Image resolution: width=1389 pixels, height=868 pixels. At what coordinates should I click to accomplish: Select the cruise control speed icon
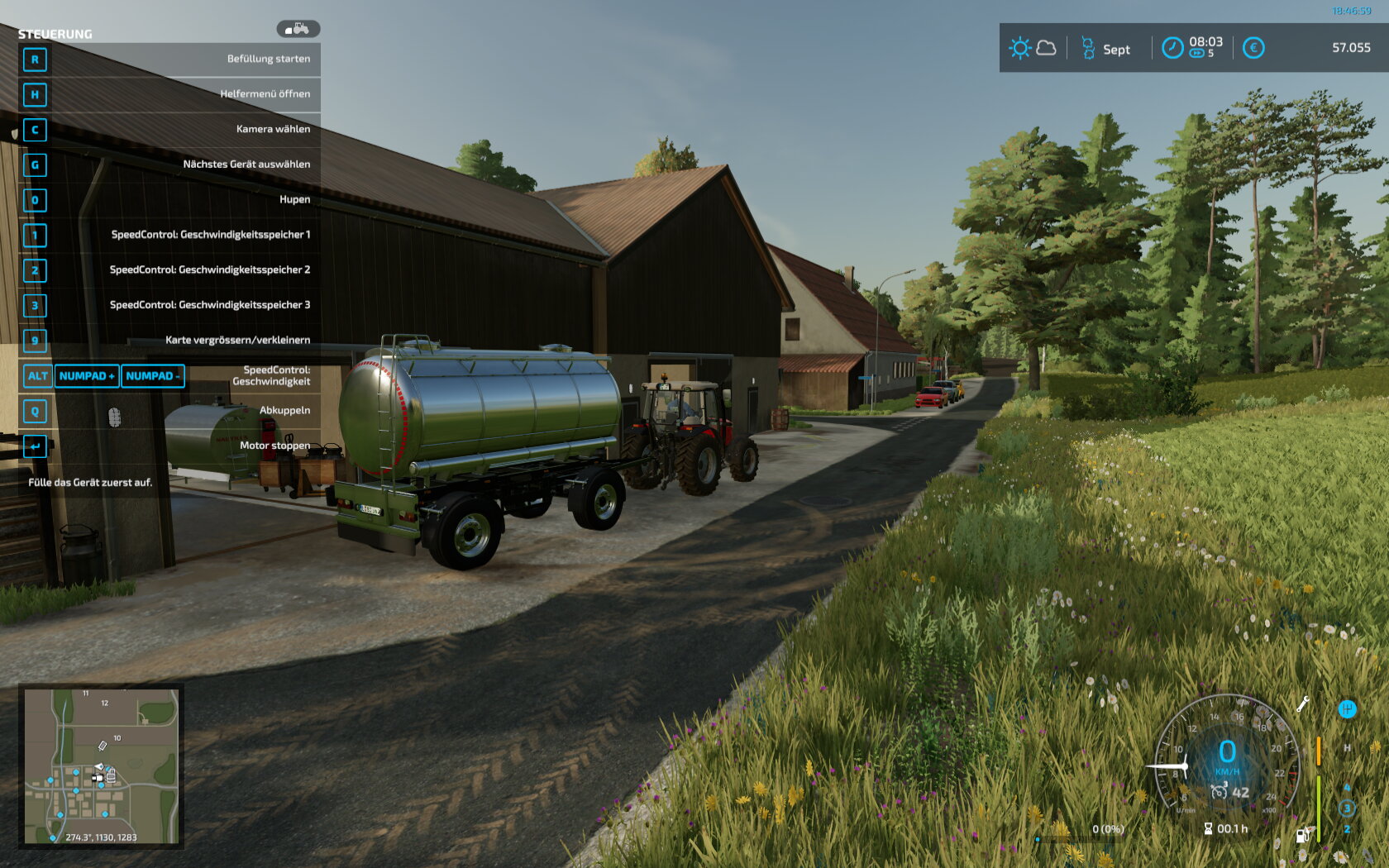(x=1219, y=792)
